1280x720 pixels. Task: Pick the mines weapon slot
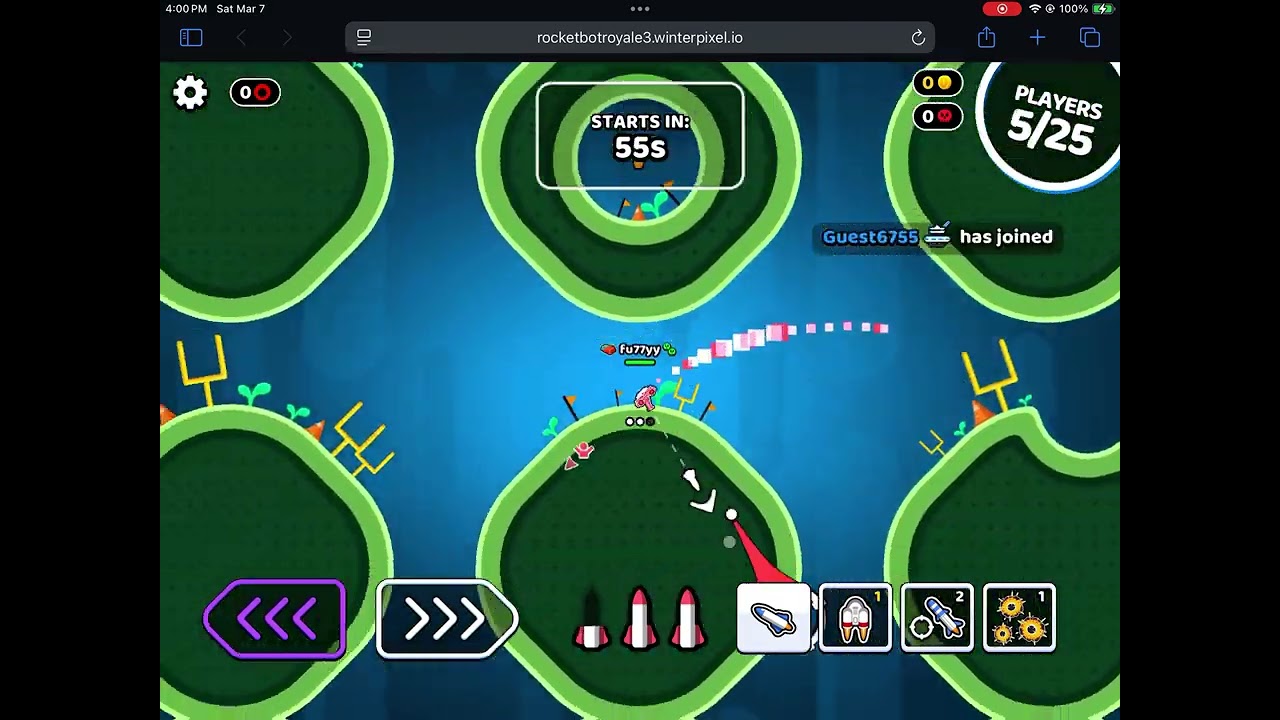point(1019,619)
